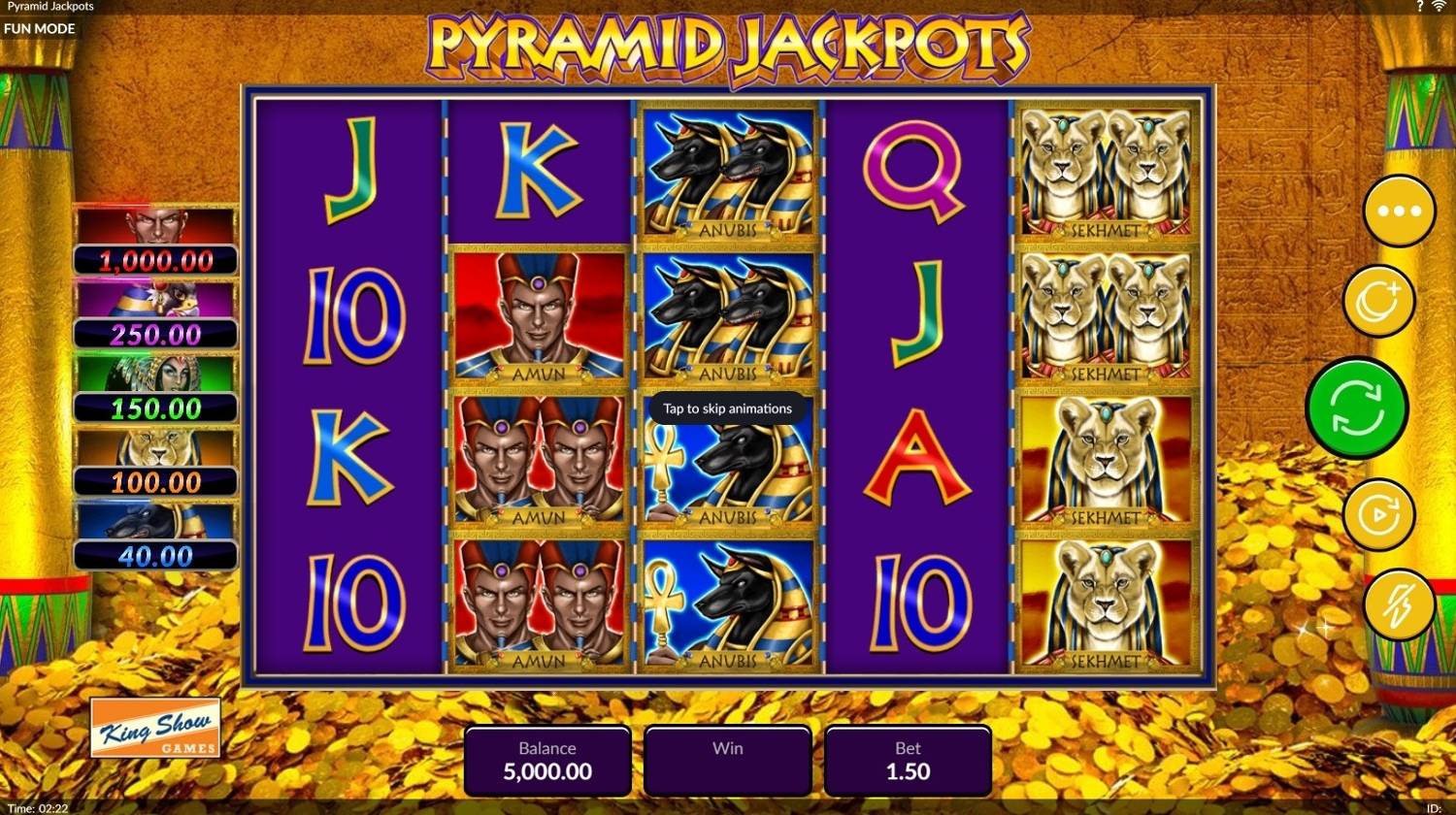Click the Pyramid Jackpots game logo
Viewport: 1456px width, 815px height.
pos(728,44)
